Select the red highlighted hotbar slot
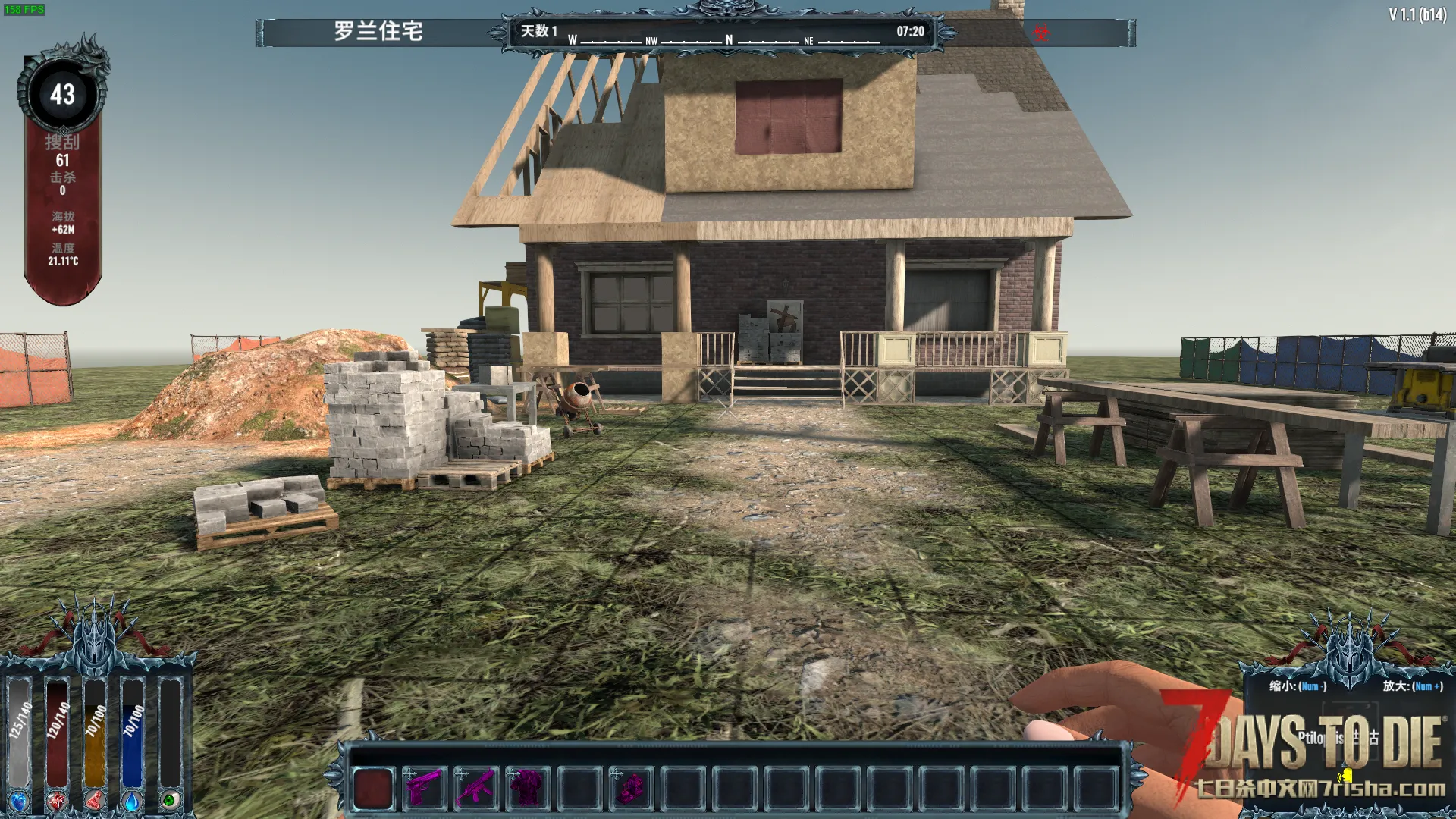The width and height of the screenshot is (1456, 819). (373, 787)
